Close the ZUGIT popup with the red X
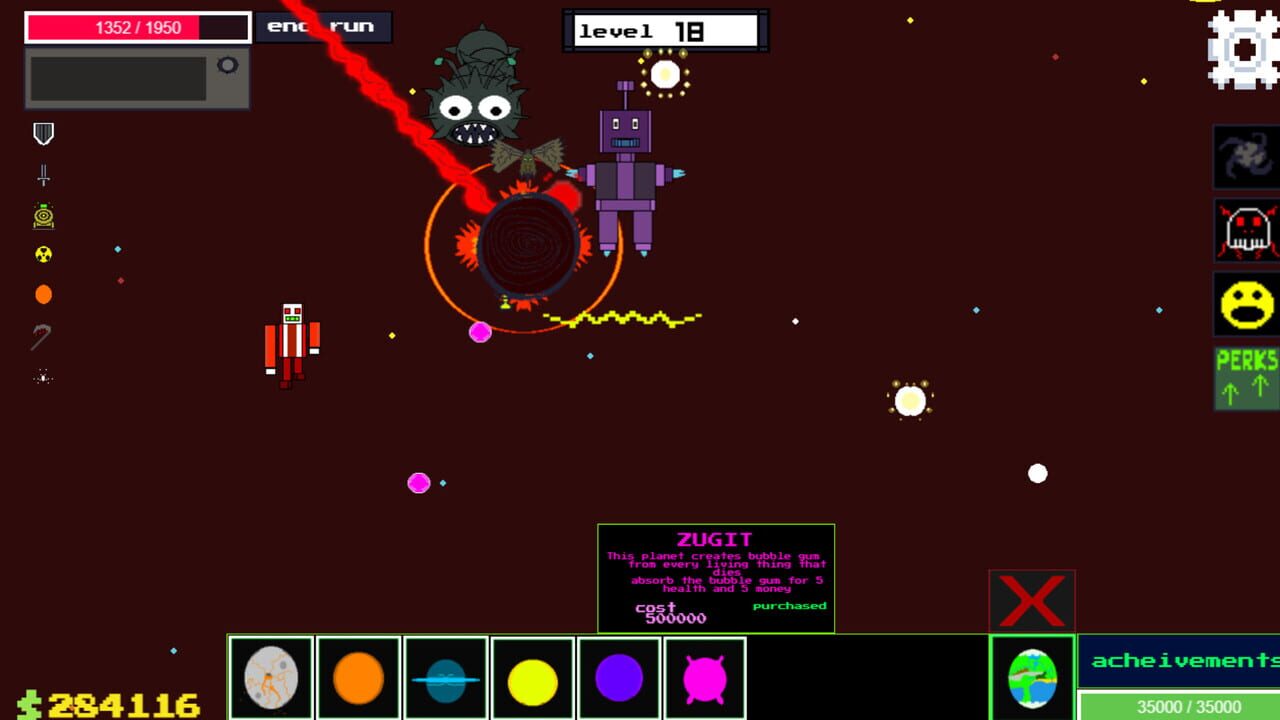Screen dimensions: 1280x720 point(1032,600)
